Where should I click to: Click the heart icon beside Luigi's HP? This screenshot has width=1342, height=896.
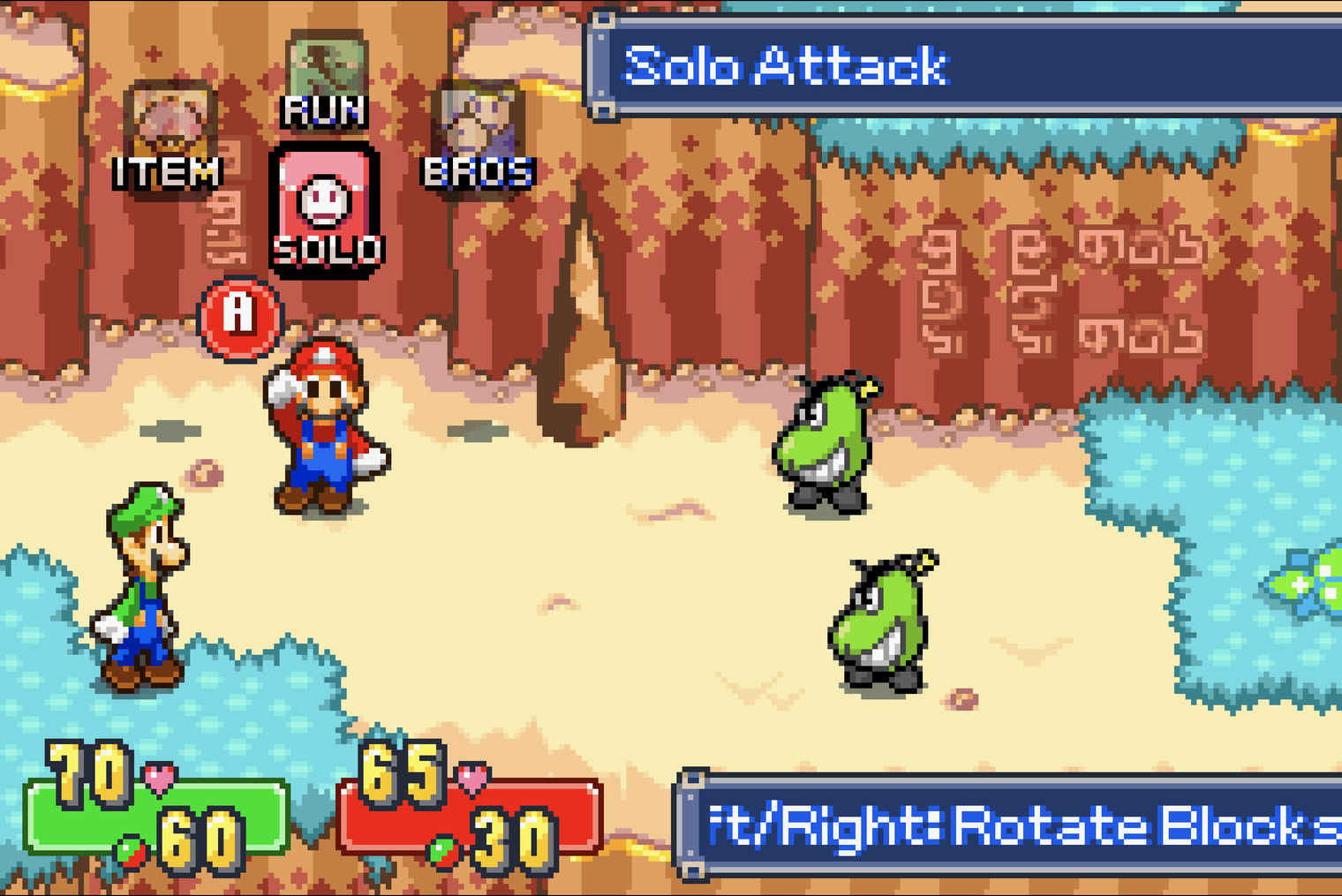(x=159, y=777)
